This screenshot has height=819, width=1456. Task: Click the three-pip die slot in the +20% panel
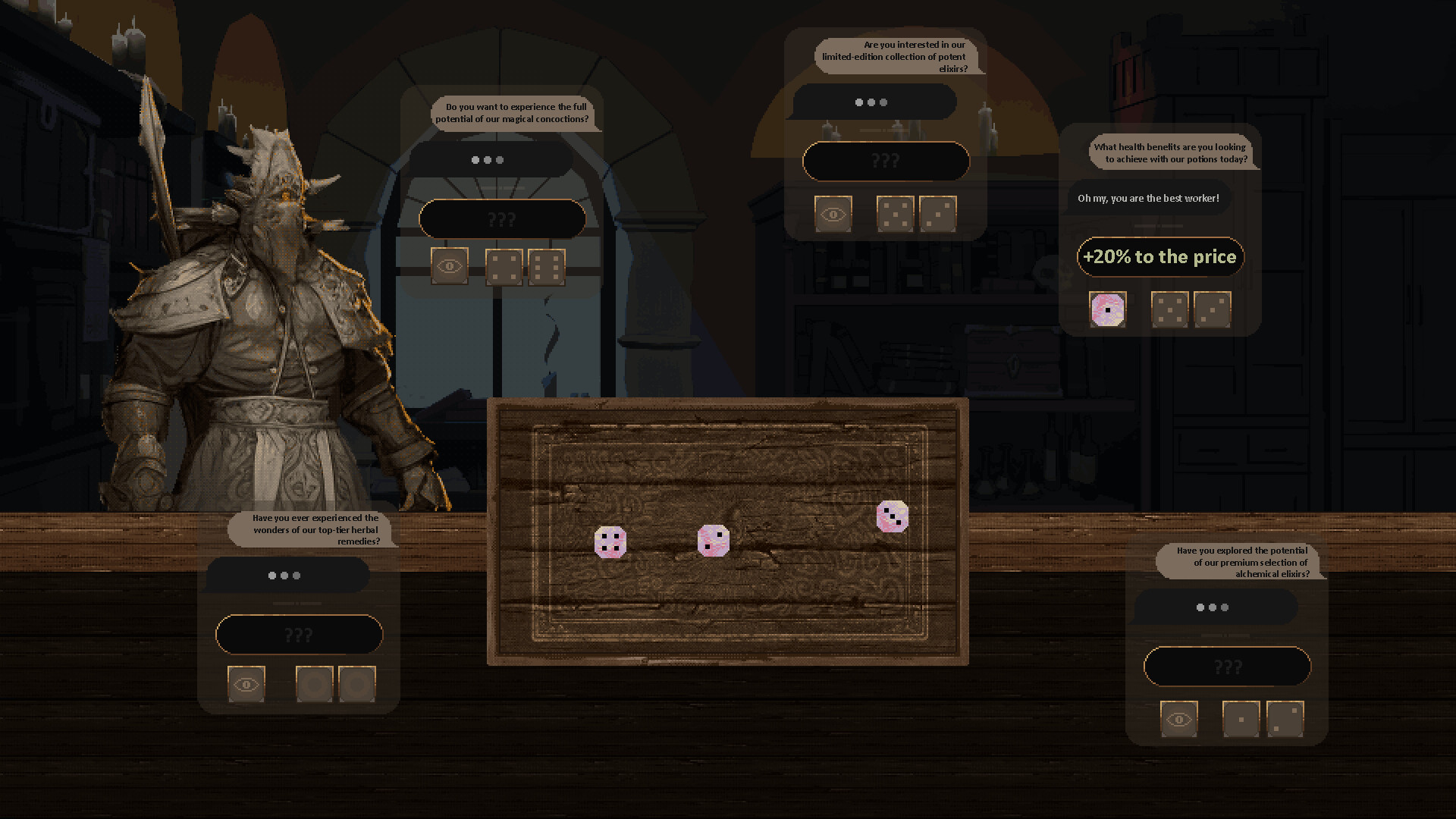[x=1213, y=309]
